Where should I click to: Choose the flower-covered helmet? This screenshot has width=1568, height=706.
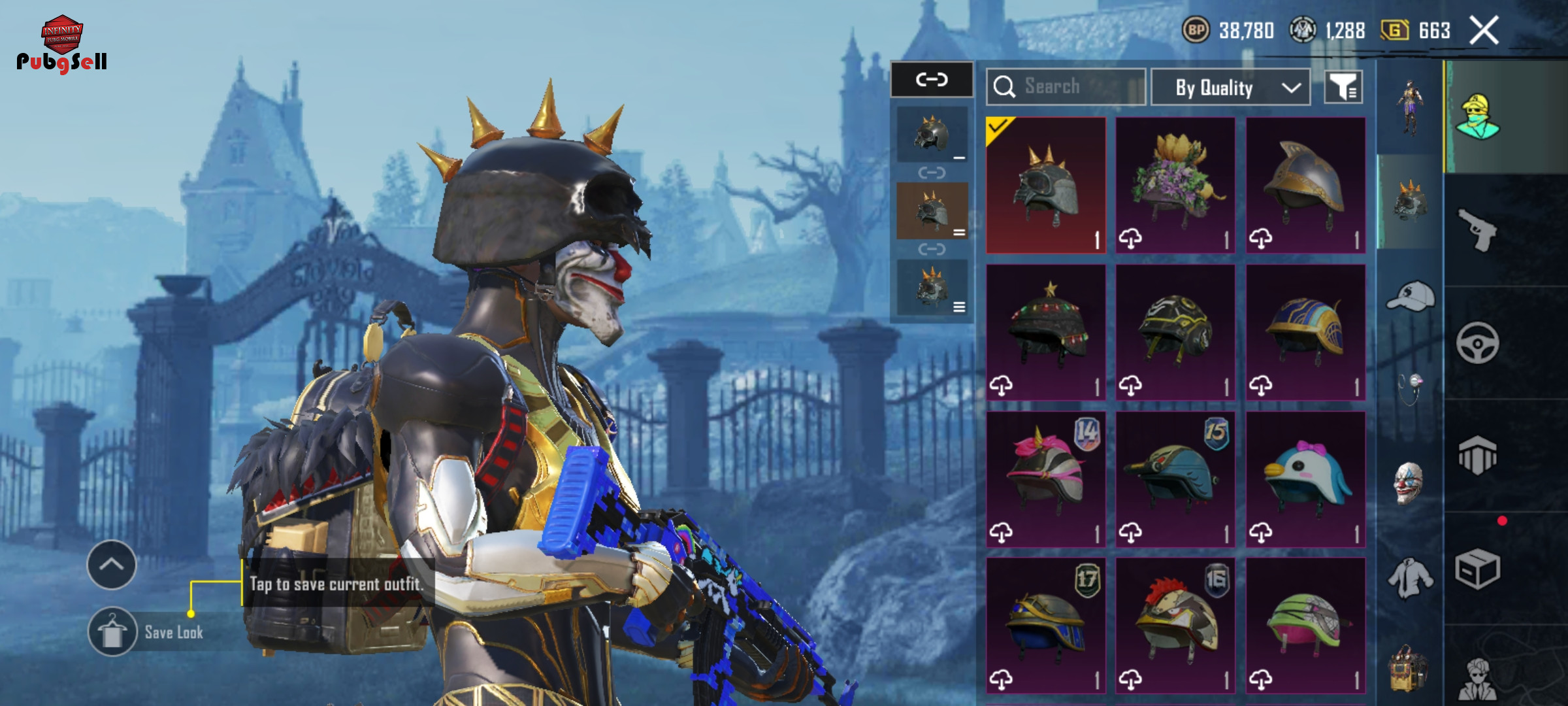[1175, 185]
